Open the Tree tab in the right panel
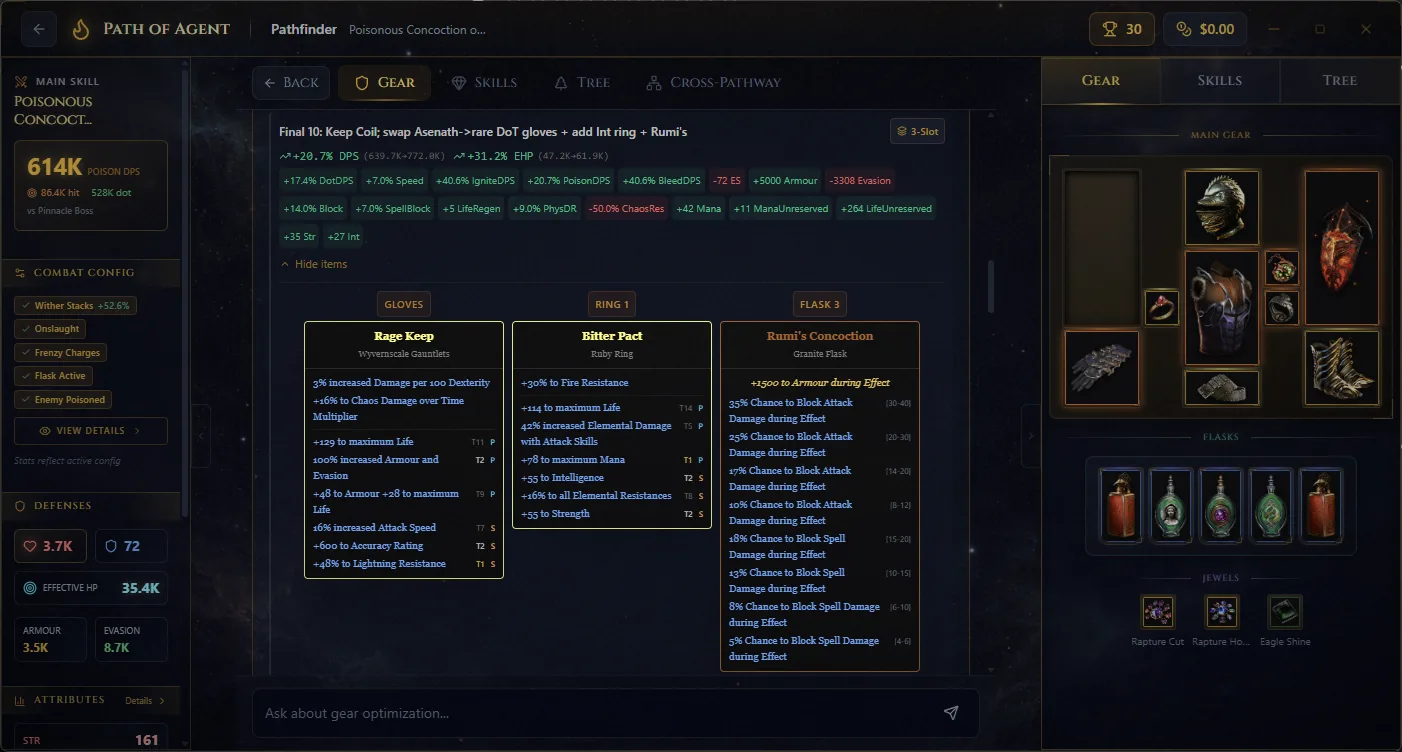 tap(1339, 80)
